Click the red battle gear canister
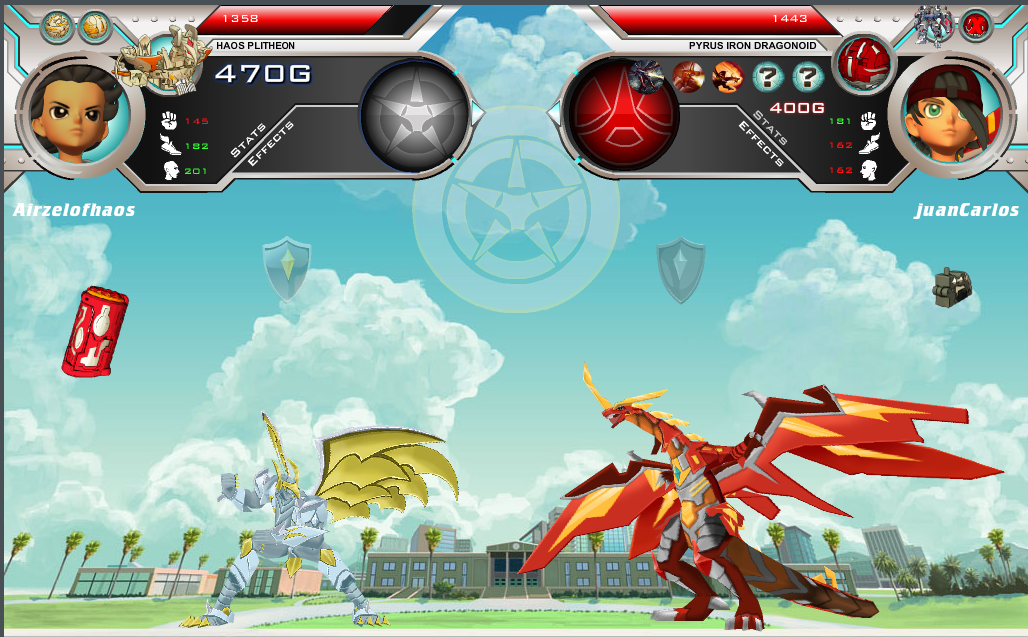This screenshot has height=637, width=1028. pos(94,331)
